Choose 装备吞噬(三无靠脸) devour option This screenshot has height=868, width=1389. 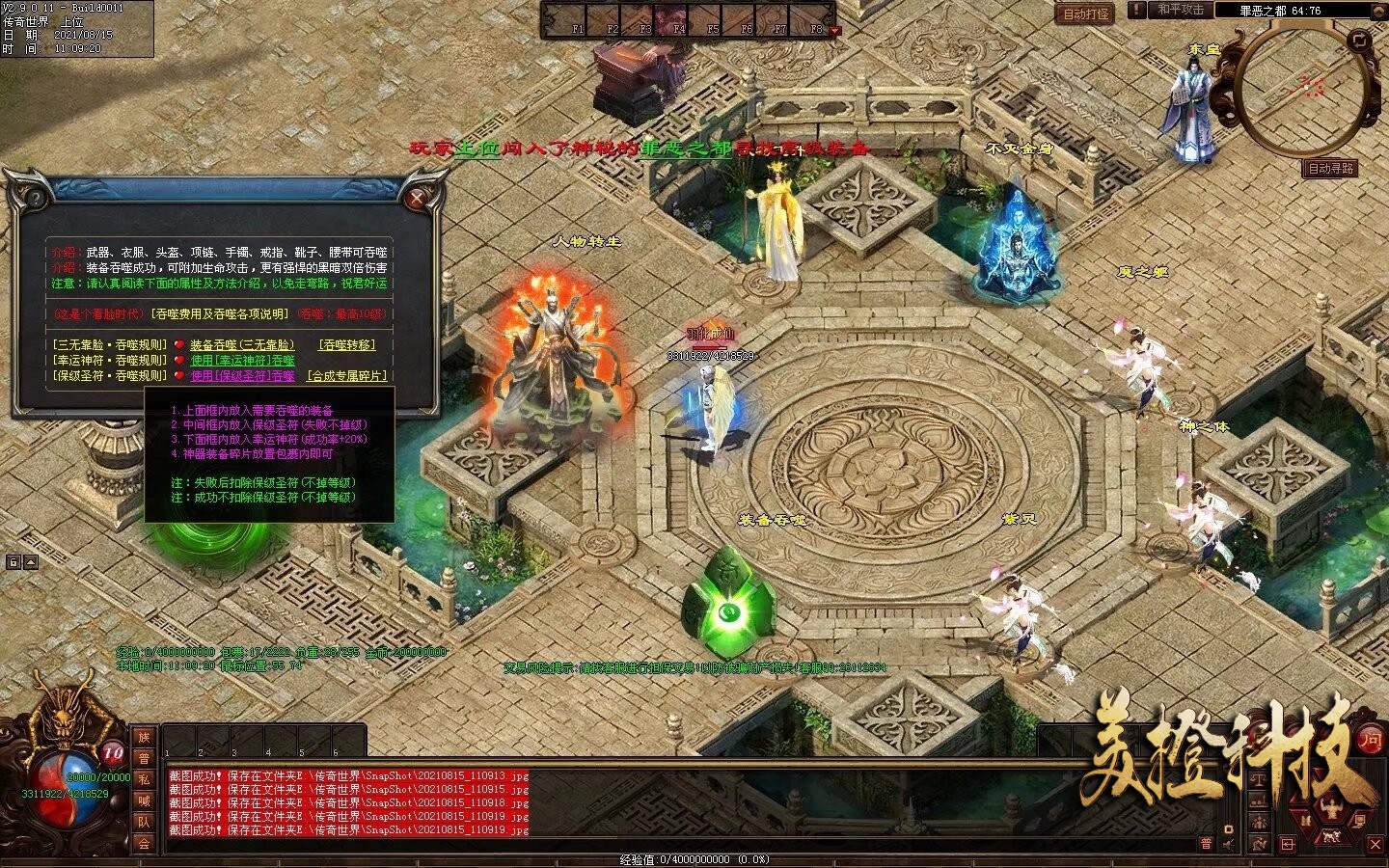(242, 344)
